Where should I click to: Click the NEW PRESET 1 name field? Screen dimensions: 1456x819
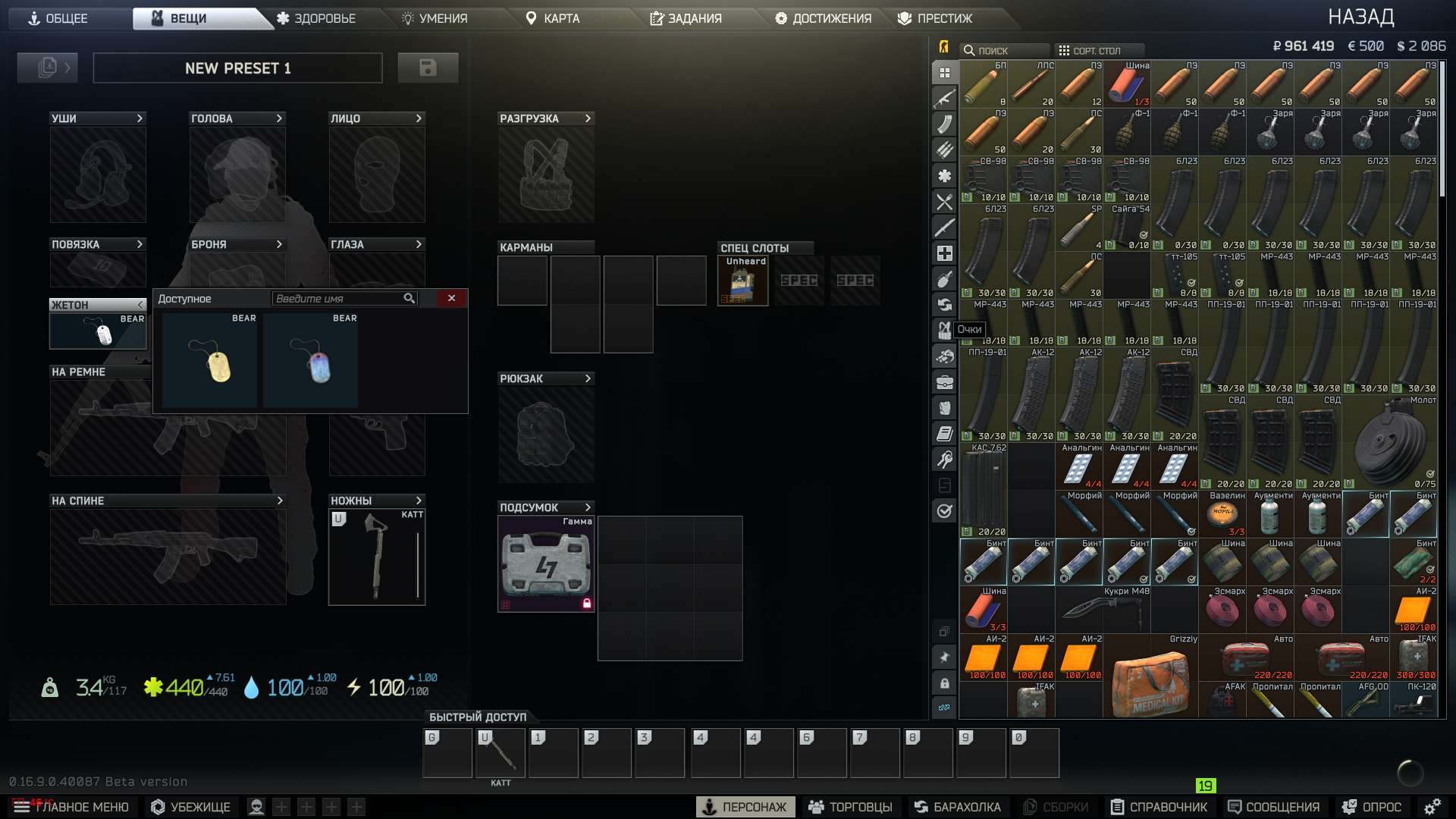(x=237, y=68)
